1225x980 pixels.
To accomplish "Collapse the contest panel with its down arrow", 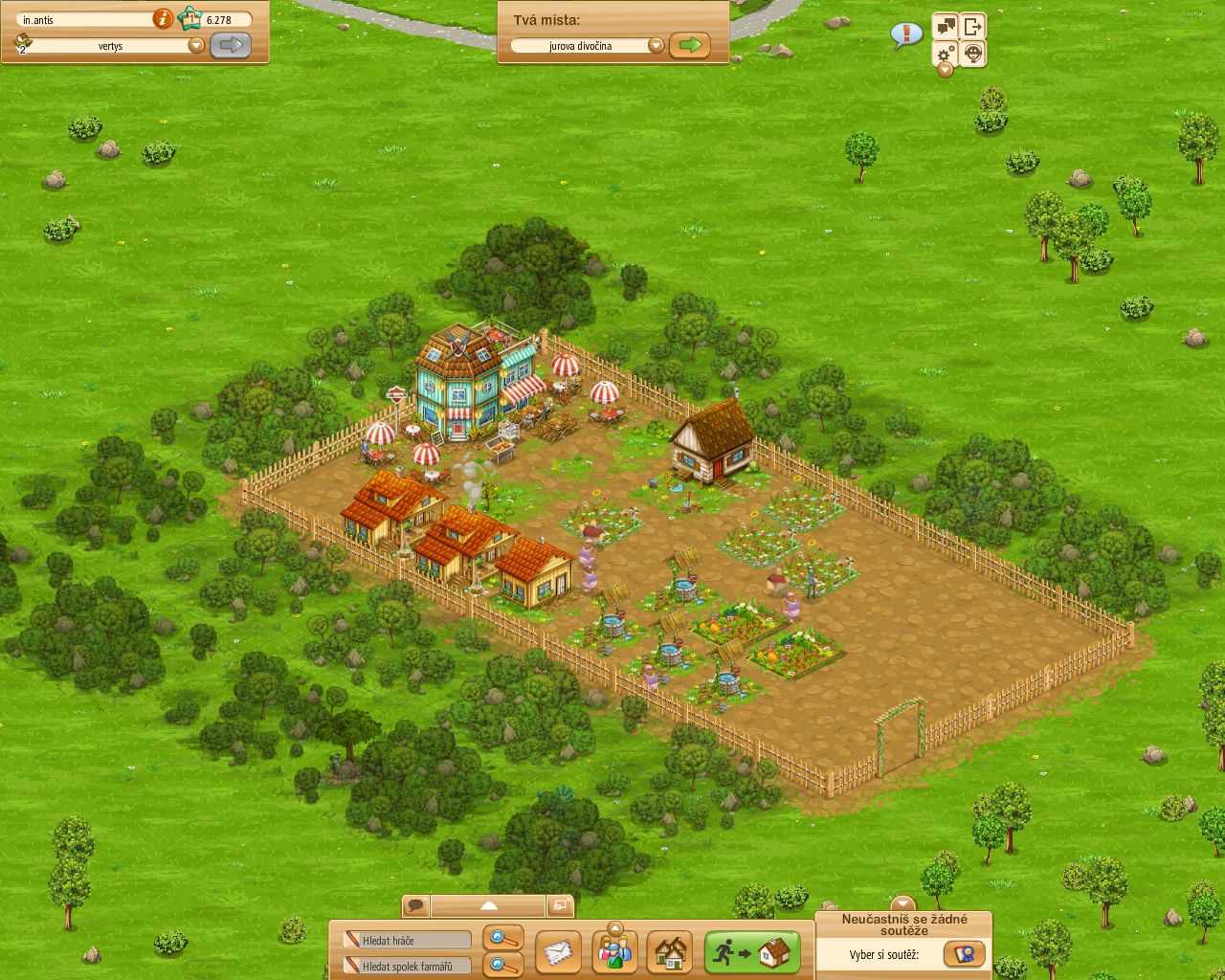I will [902, 902].
